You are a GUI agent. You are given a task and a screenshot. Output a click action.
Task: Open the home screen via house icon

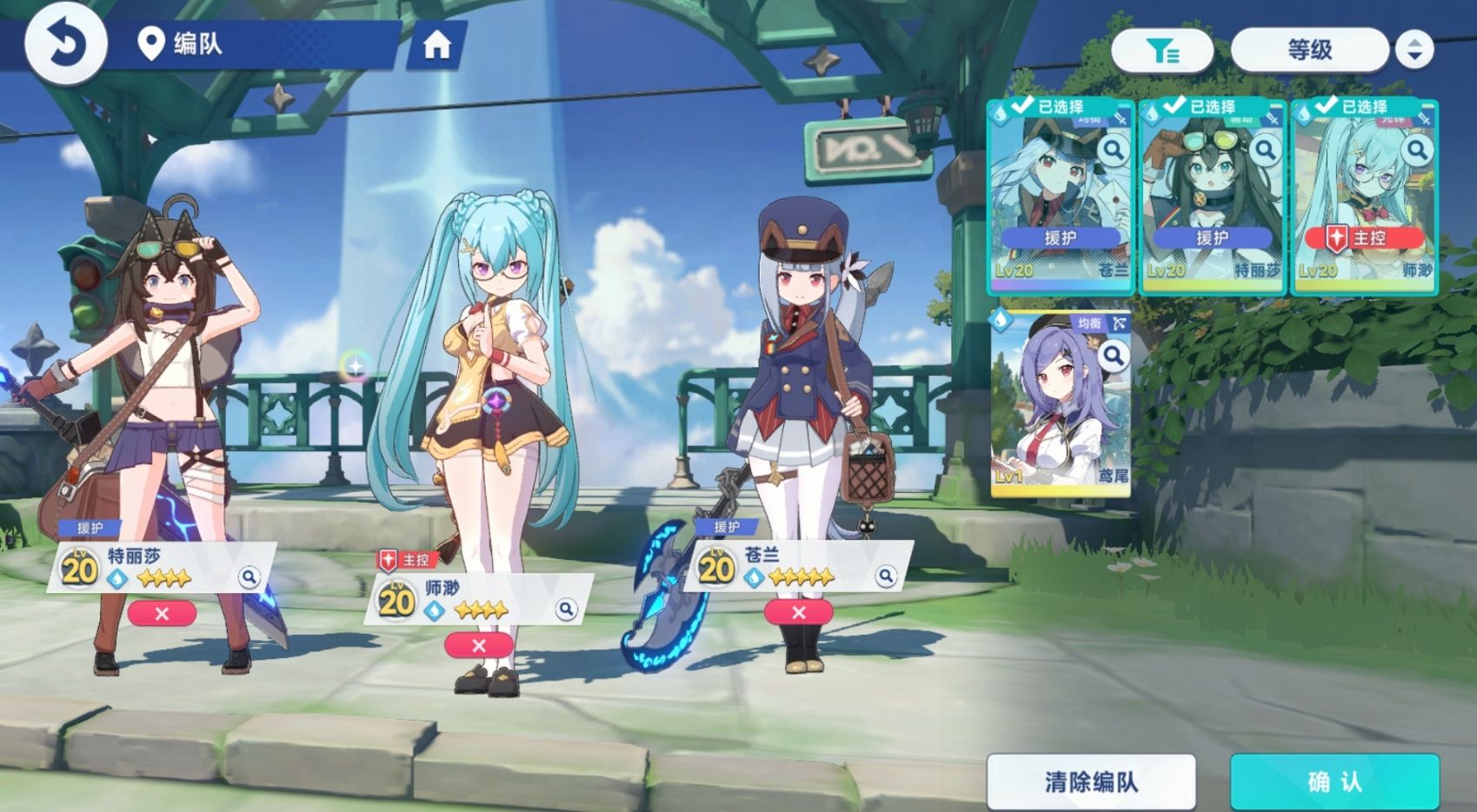436,44
